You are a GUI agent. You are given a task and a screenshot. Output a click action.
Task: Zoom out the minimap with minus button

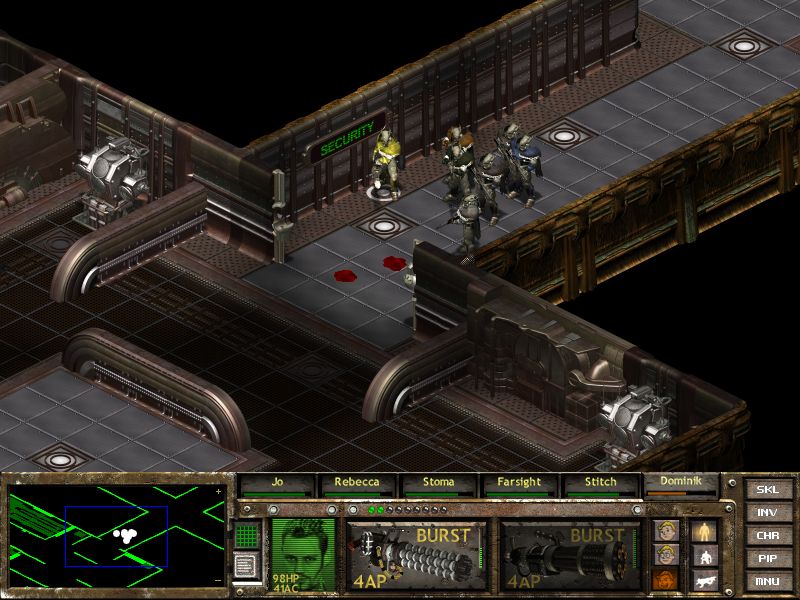[219, 580]
